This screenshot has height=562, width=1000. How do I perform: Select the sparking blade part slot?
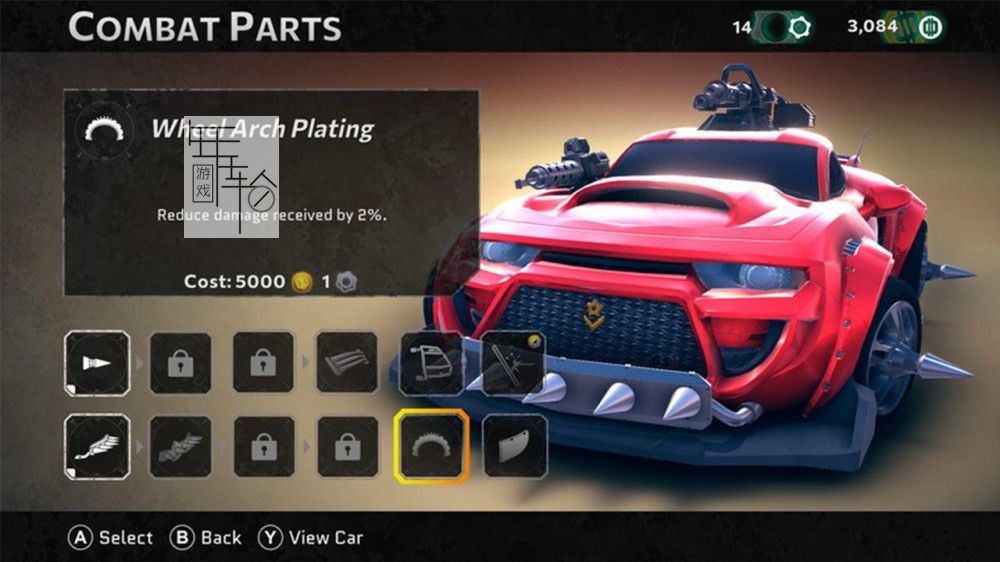pos(514,363)
